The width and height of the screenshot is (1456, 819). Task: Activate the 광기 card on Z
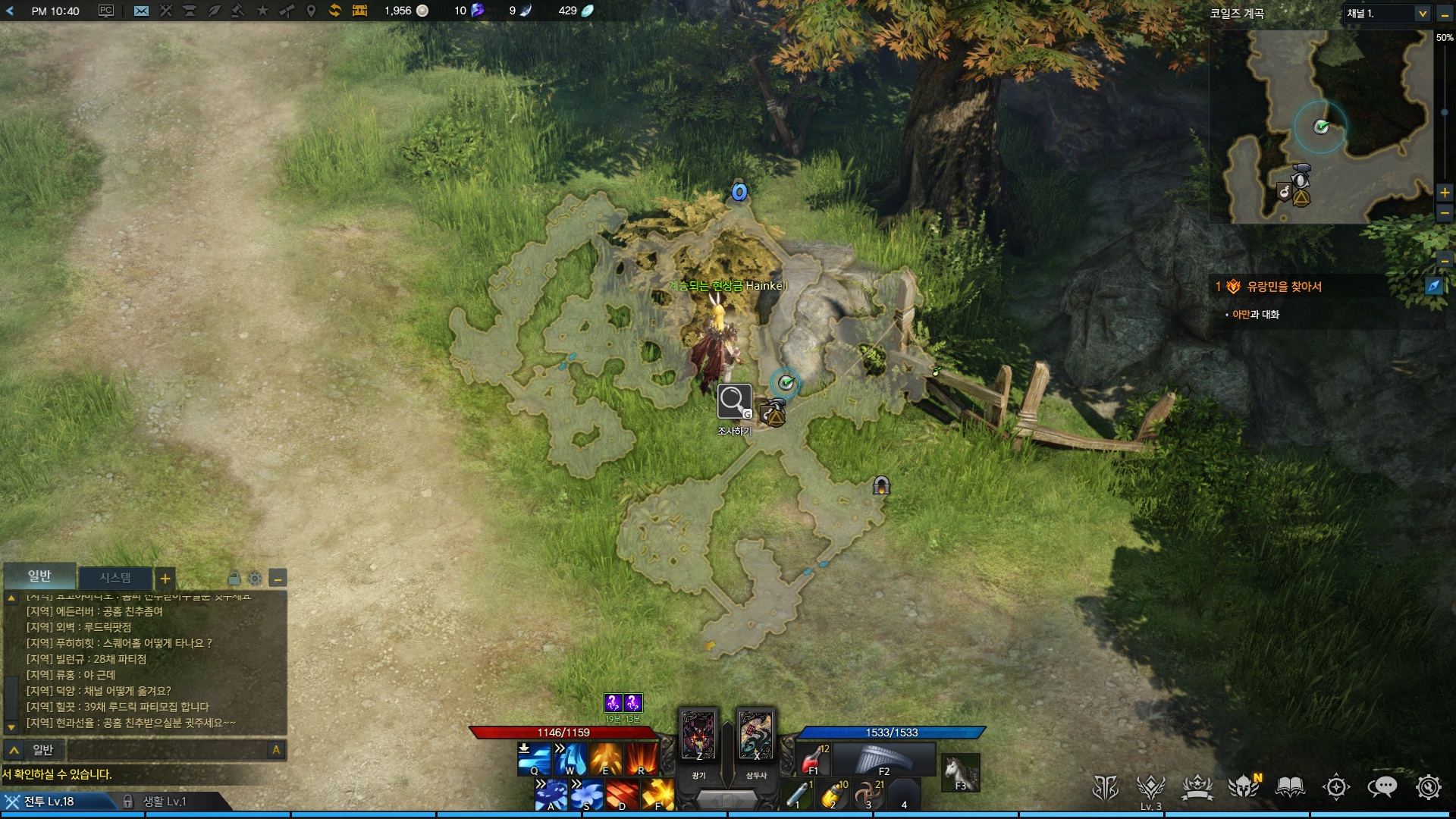(x=698, y=735)
